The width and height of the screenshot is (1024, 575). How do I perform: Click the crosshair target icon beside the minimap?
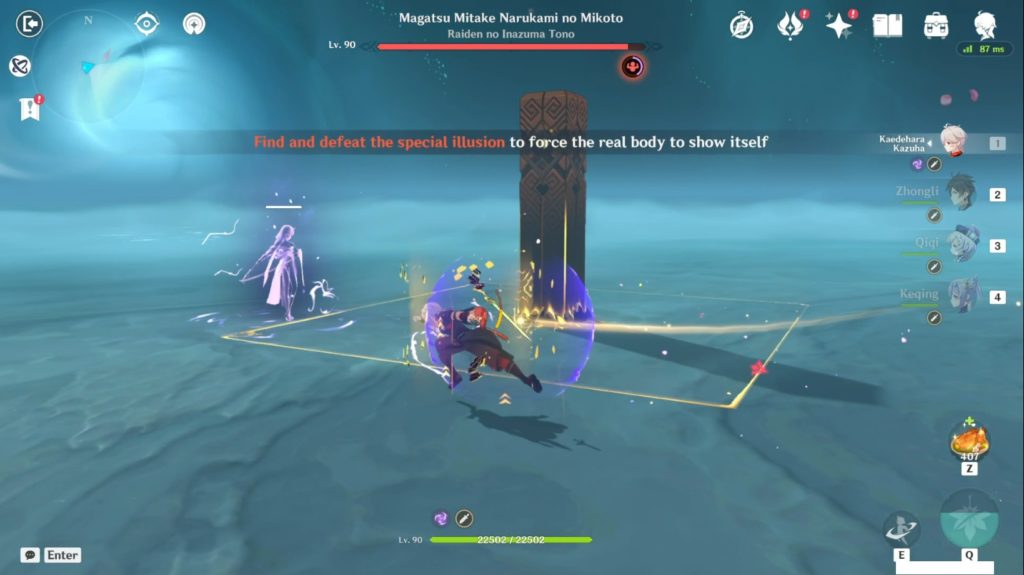click(x=147, y=24)
